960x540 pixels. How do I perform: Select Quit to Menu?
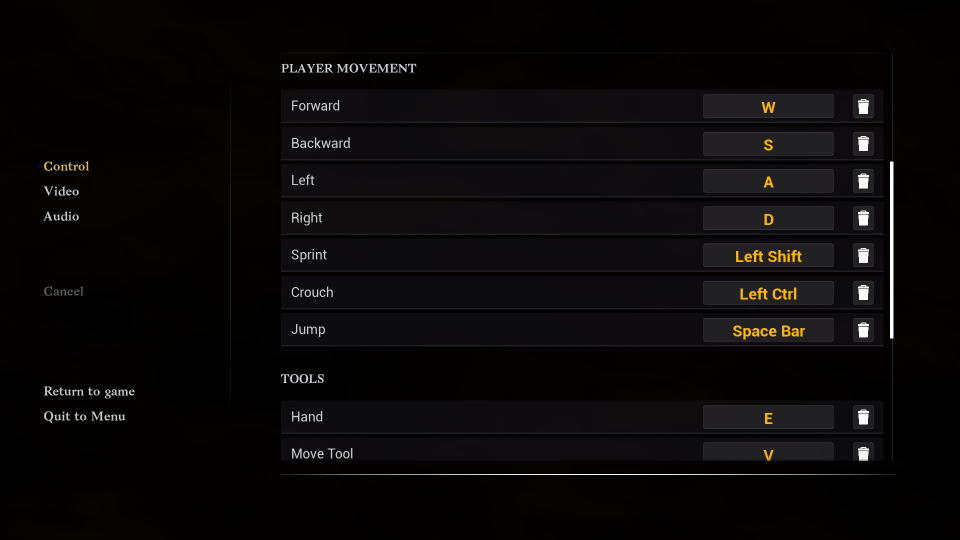click(x=84, y=416)
